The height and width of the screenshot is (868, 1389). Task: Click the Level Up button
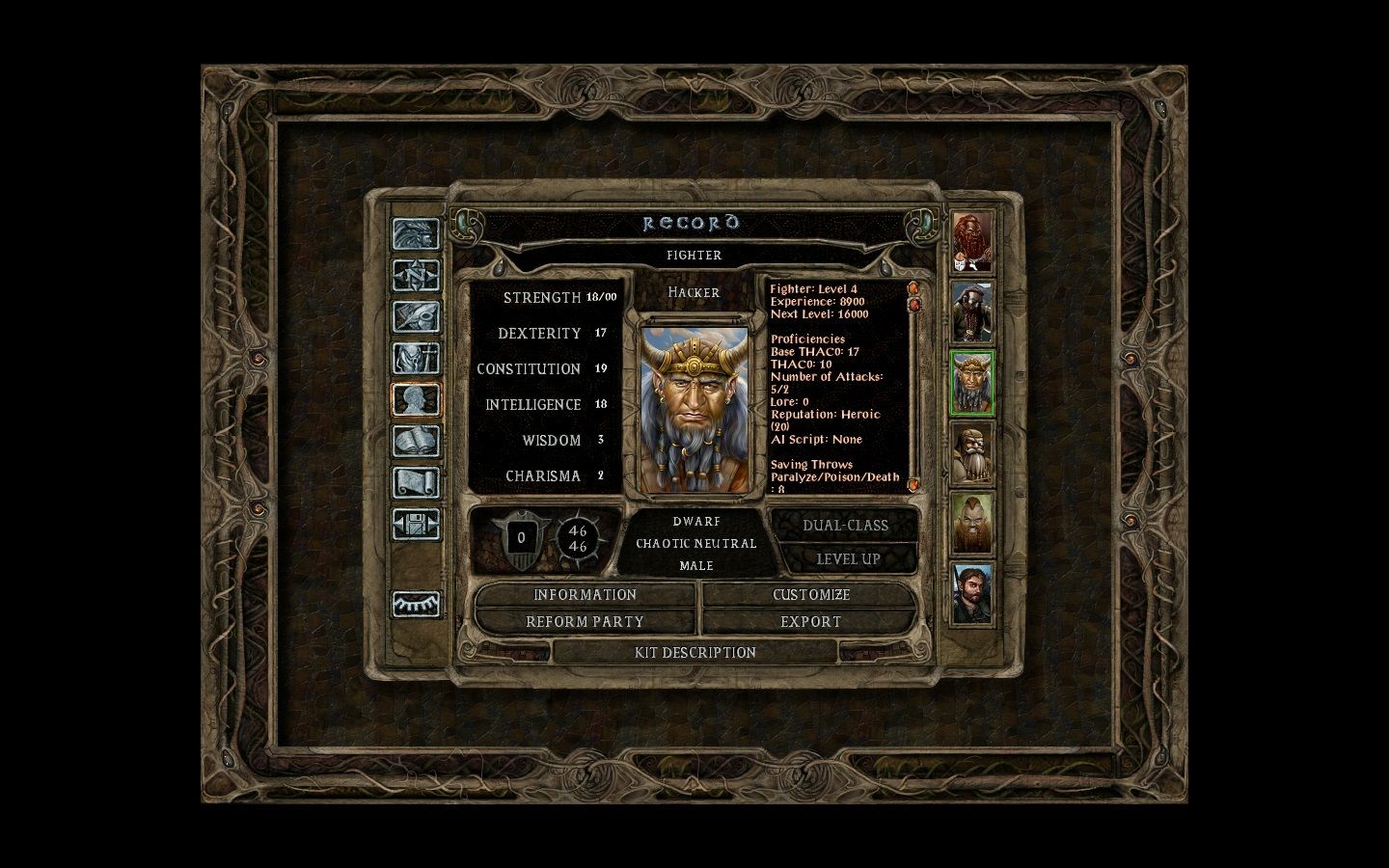pos(848,559)
